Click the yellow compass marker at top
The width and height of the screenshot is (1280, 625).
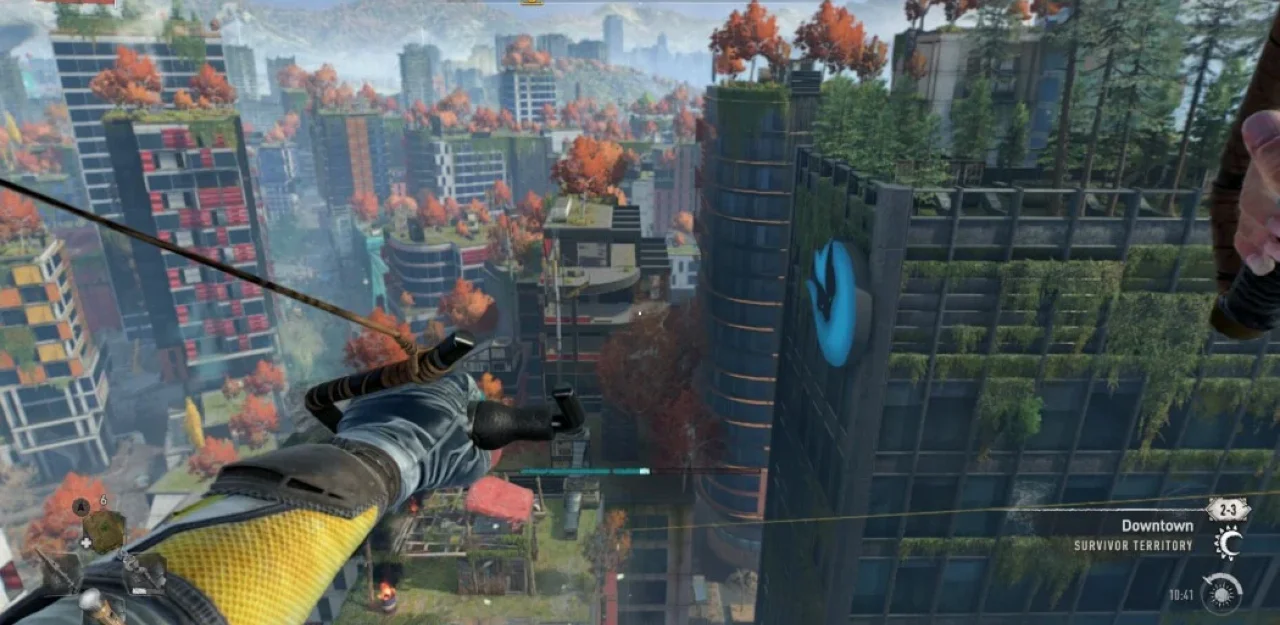pyautogui.click(x=532, y=3)
